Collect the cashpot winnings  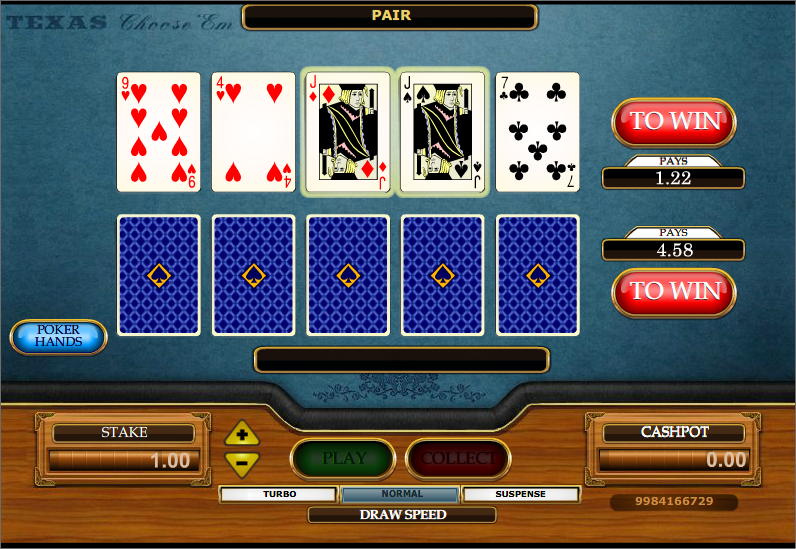(458, 459)
